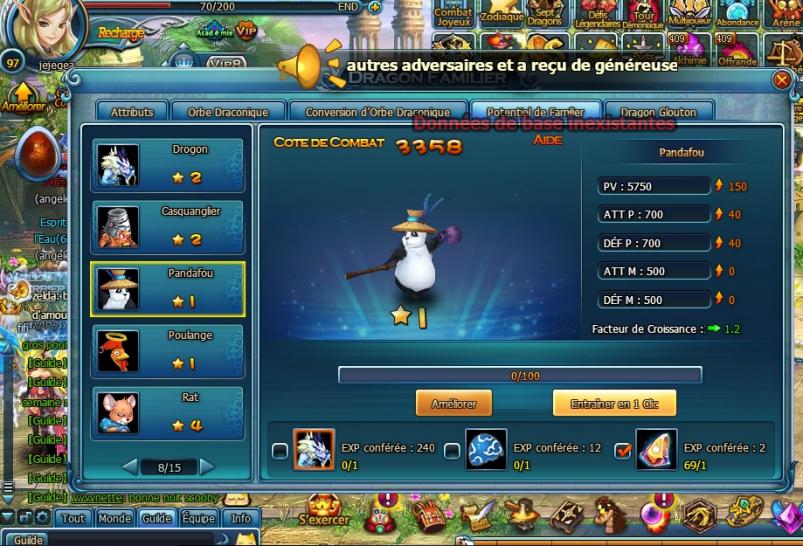The height and width of the screenshot is (546, 803).
Task: Tick the Drogon EXP 240 material checkbox
Action: tap(280, 451)
